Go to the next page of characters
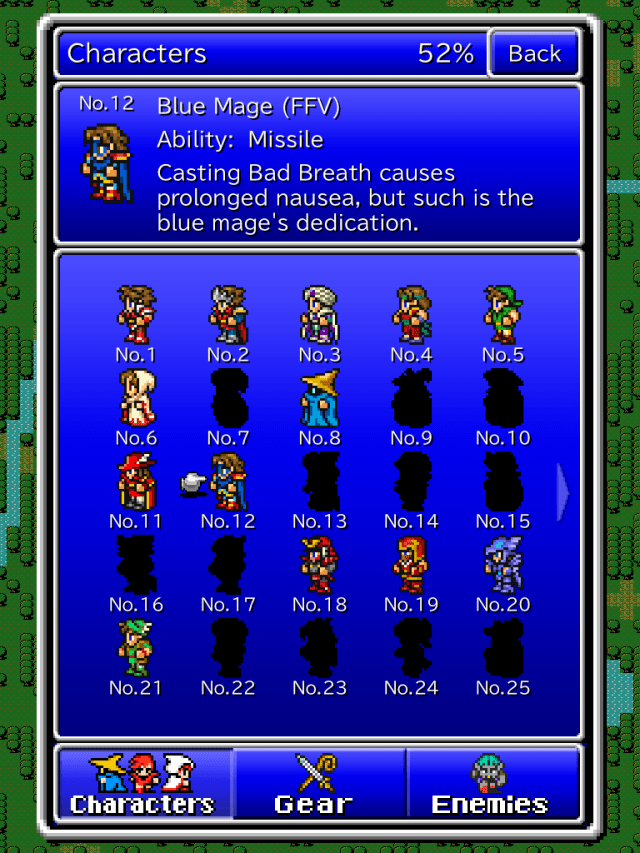 [x=562, y=490]
